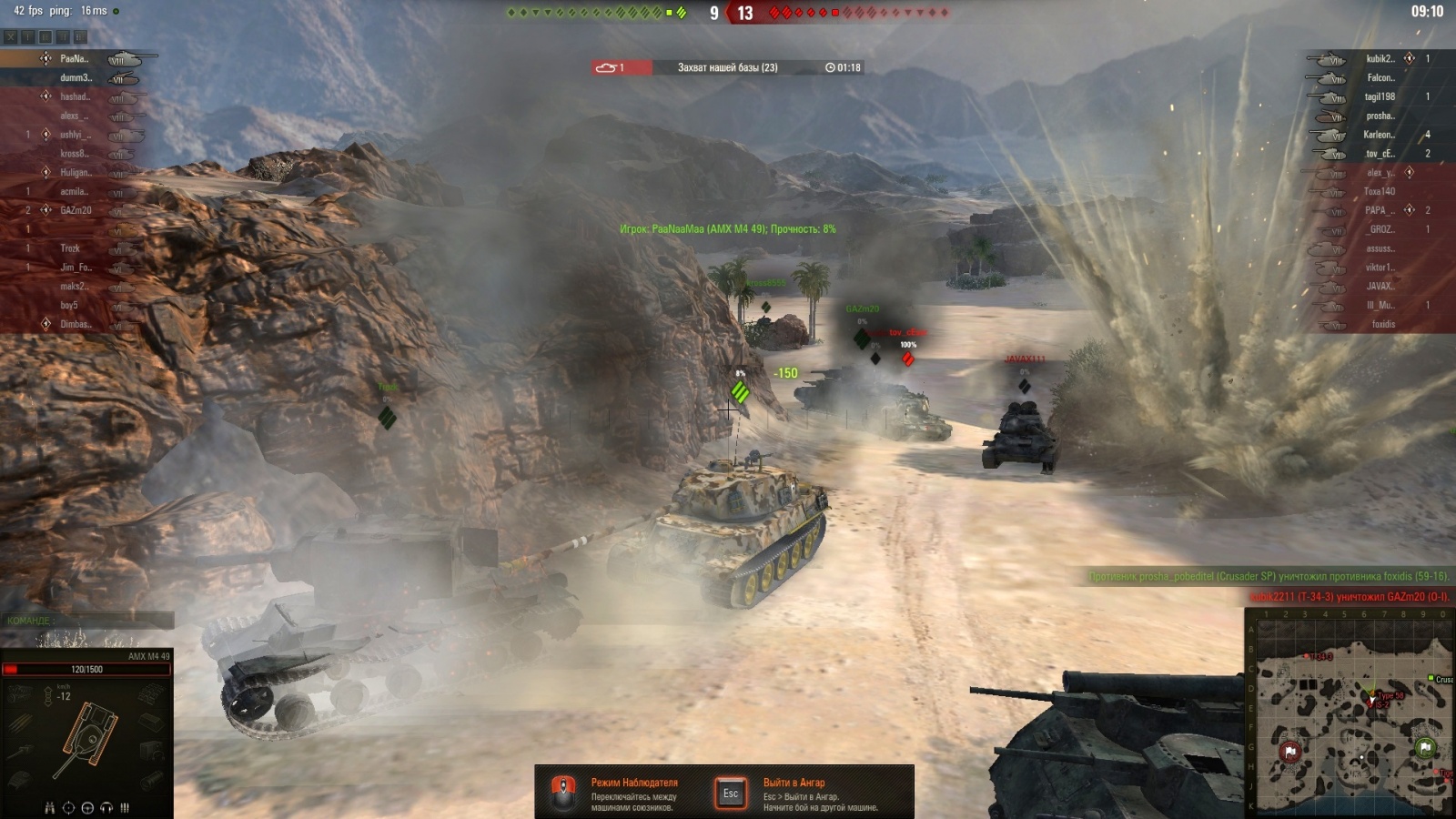The image size is (1456, 819).
Task: Choose enemy Toxa140 in the enemy roster
Action: pos(1379,191)
